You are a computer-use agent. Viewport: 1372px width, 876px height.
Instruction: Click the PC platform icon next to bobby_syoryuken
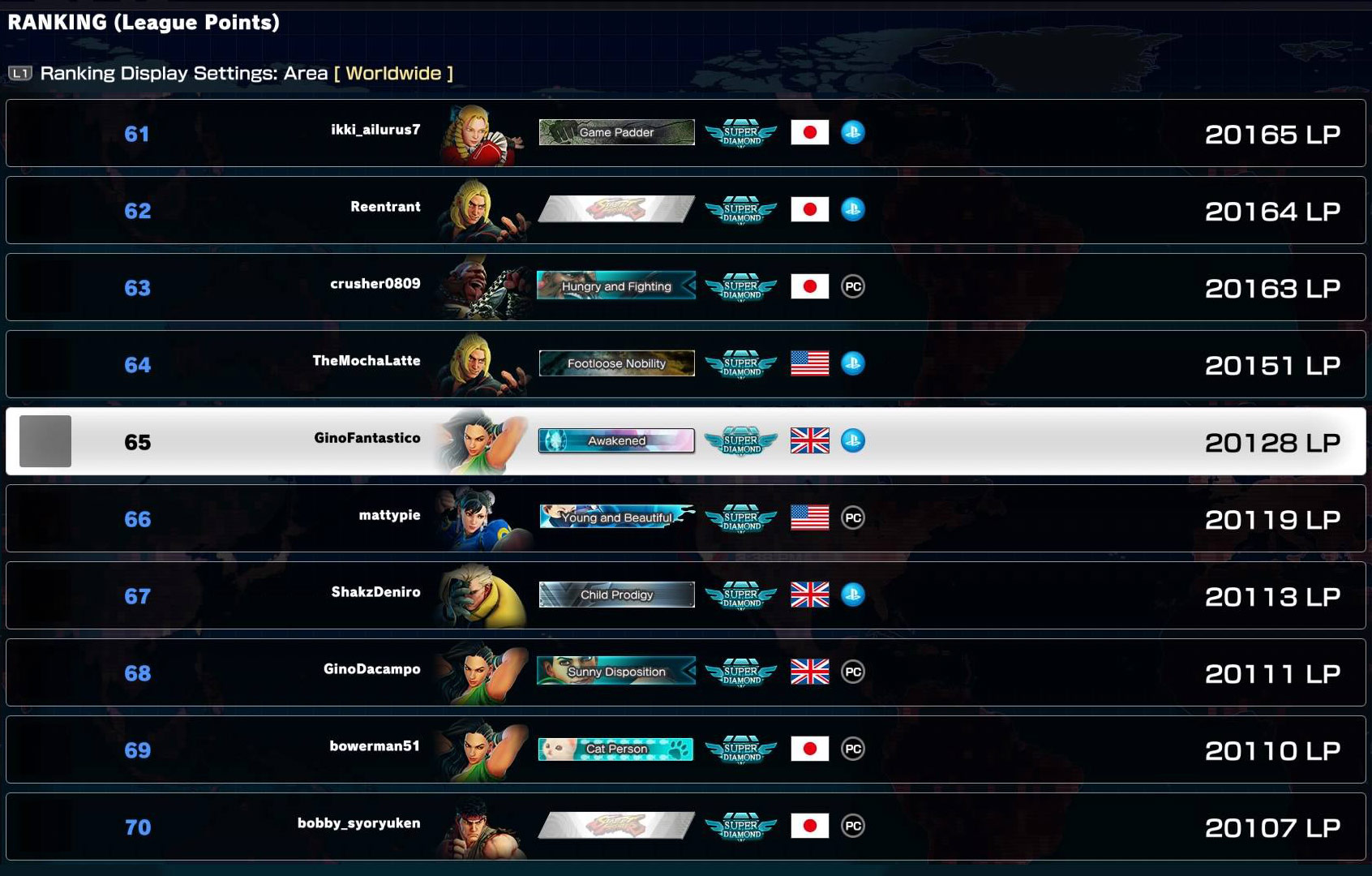[855, 825]
